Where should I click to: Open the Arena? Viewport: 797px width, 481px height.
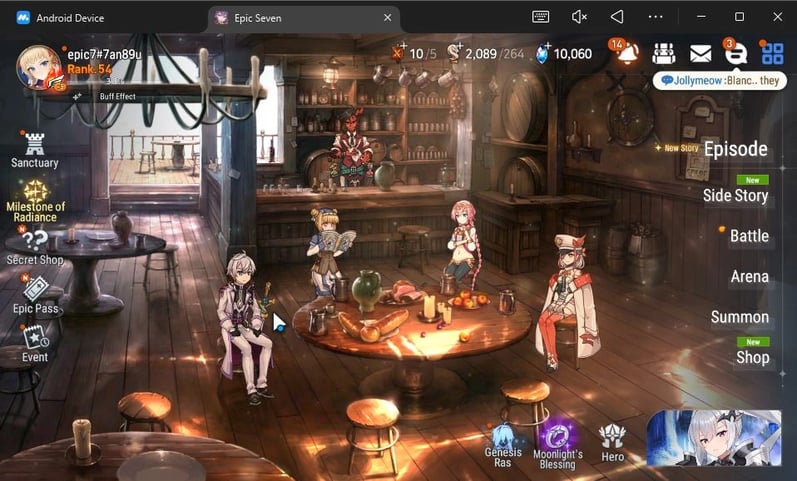[749, 277]
